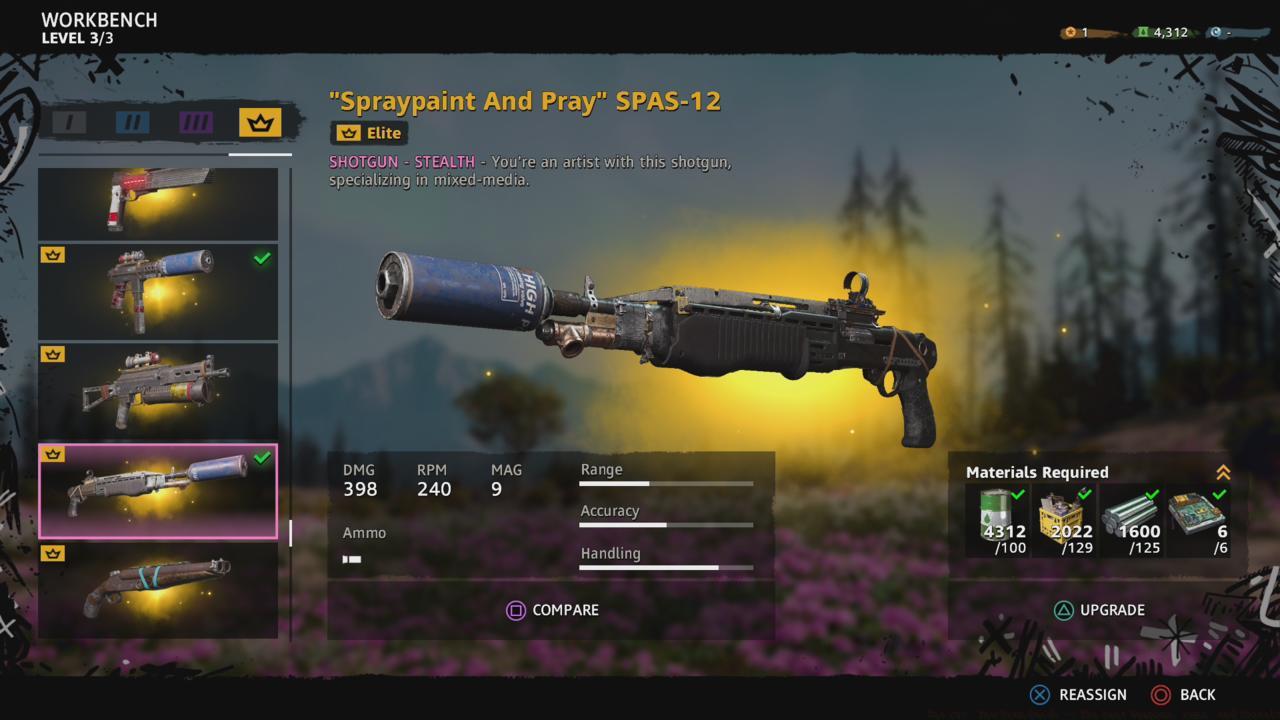The width and height of the screenshot is (1280, 720).
Task: Pick the scoped rifle with red sight
Action: [x=158, y=391]
